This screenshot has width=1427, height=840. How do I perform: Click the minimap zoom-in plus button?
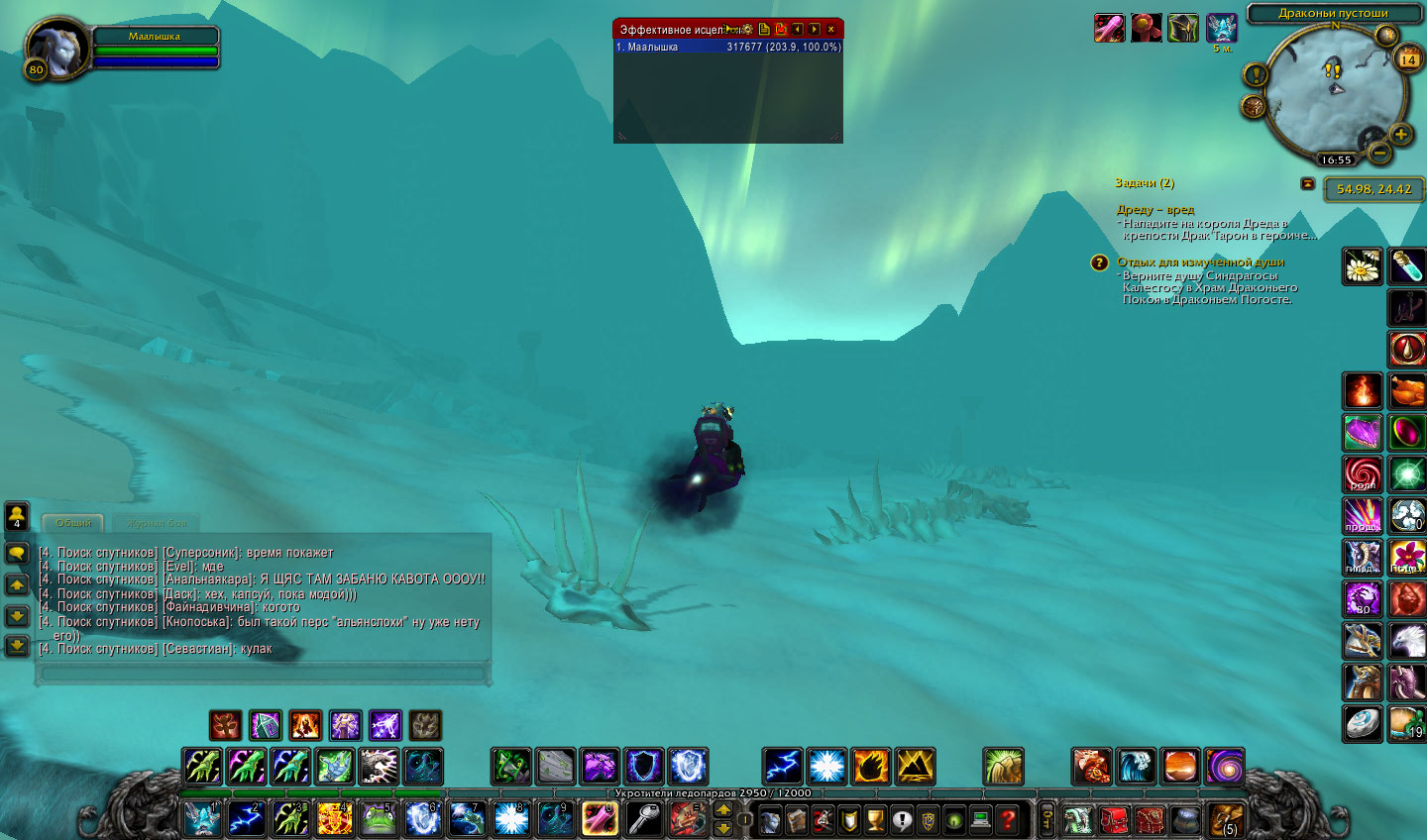[x=1400, y=134]
